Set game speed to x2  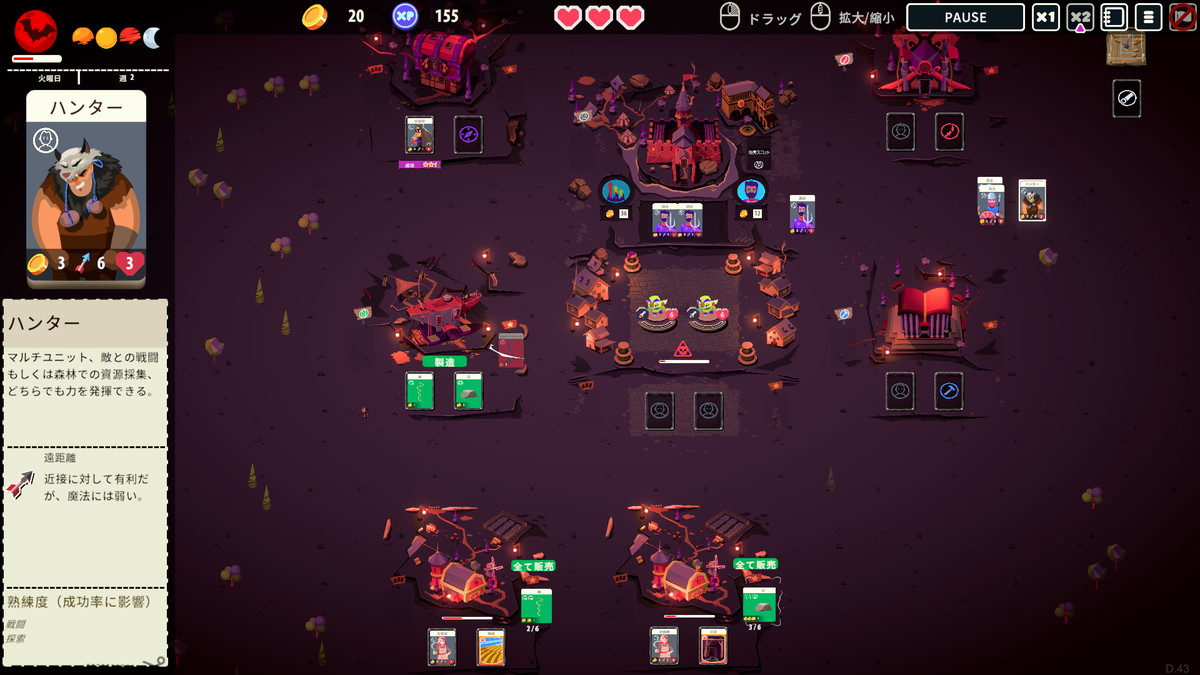tap(1080, 17)
